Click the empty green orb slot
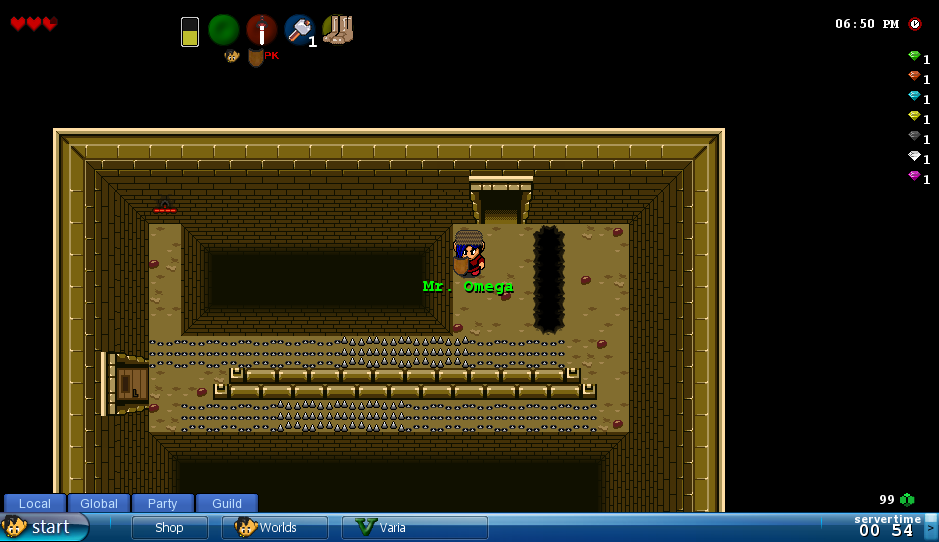The image size is (939, 542). [224, 30]
